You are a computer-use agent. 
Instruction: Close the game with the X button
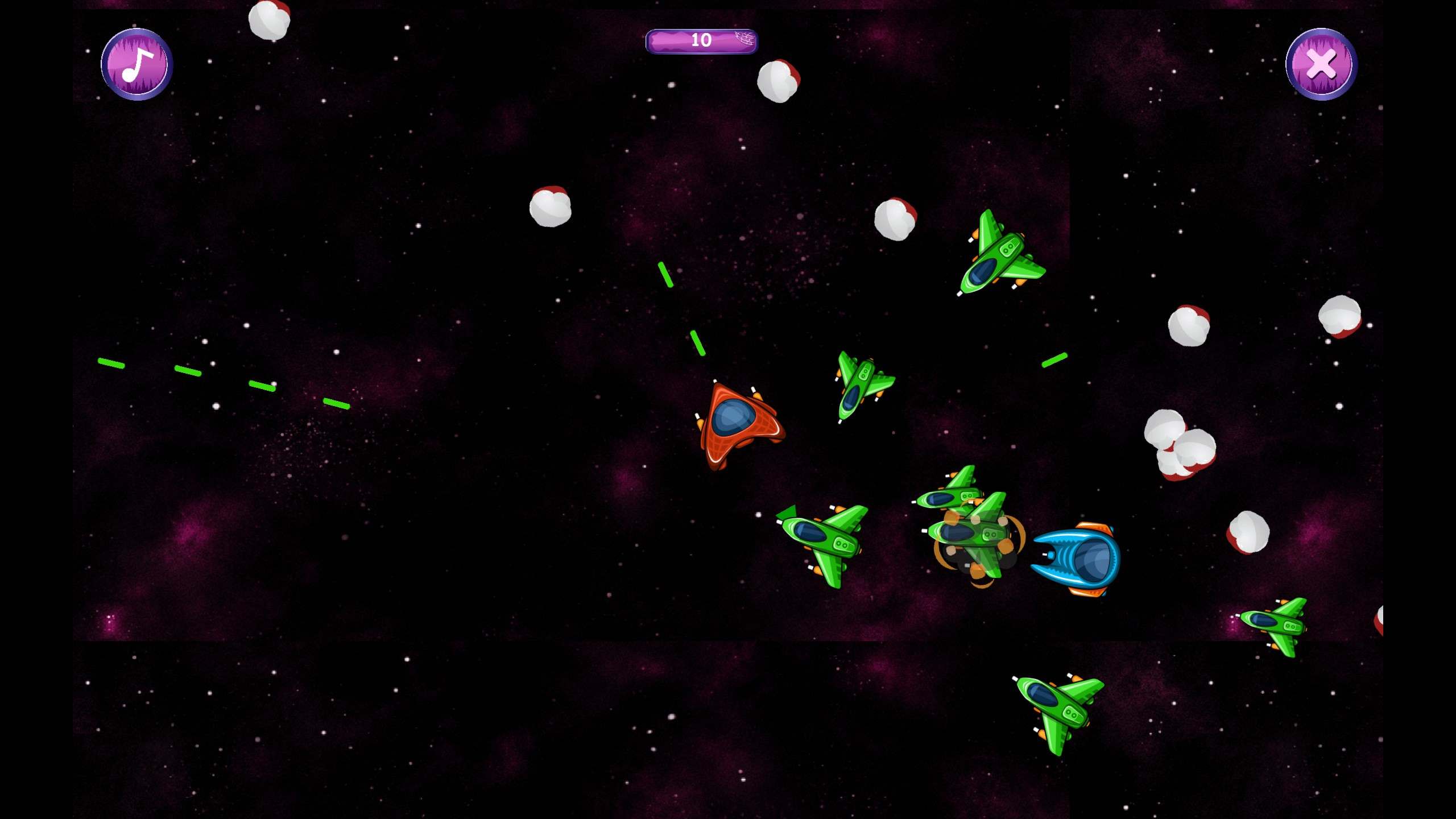point(1321,64)
